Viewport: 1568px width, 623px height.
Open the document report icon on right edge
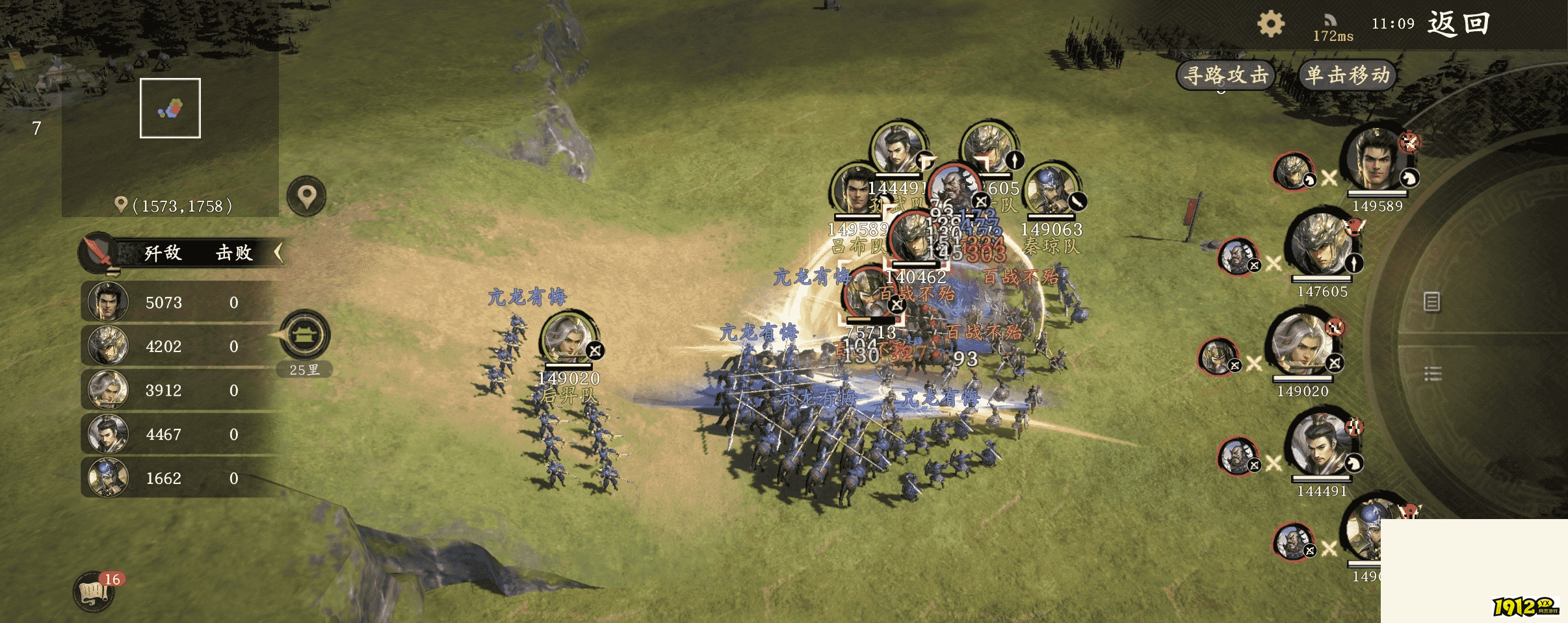pyautogui.click(x=1431, y=301)
